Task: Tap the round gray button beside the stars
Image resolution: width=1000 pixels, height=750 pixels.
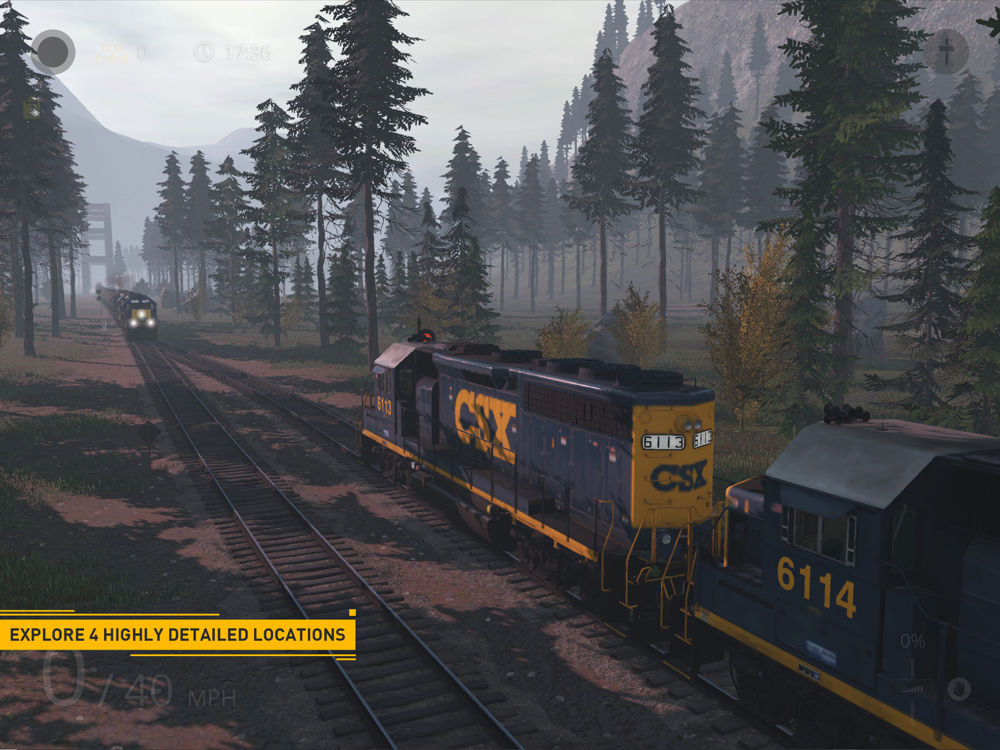Action: 53,52
